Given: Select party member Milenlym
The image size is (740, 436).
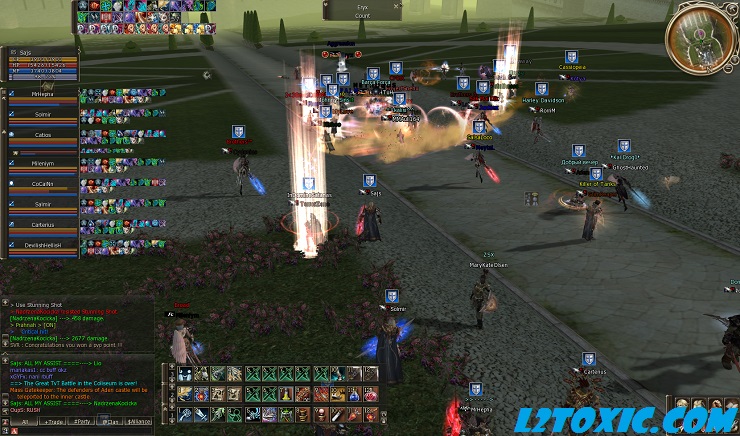Looking at the screenshot, I should (42, 164).
